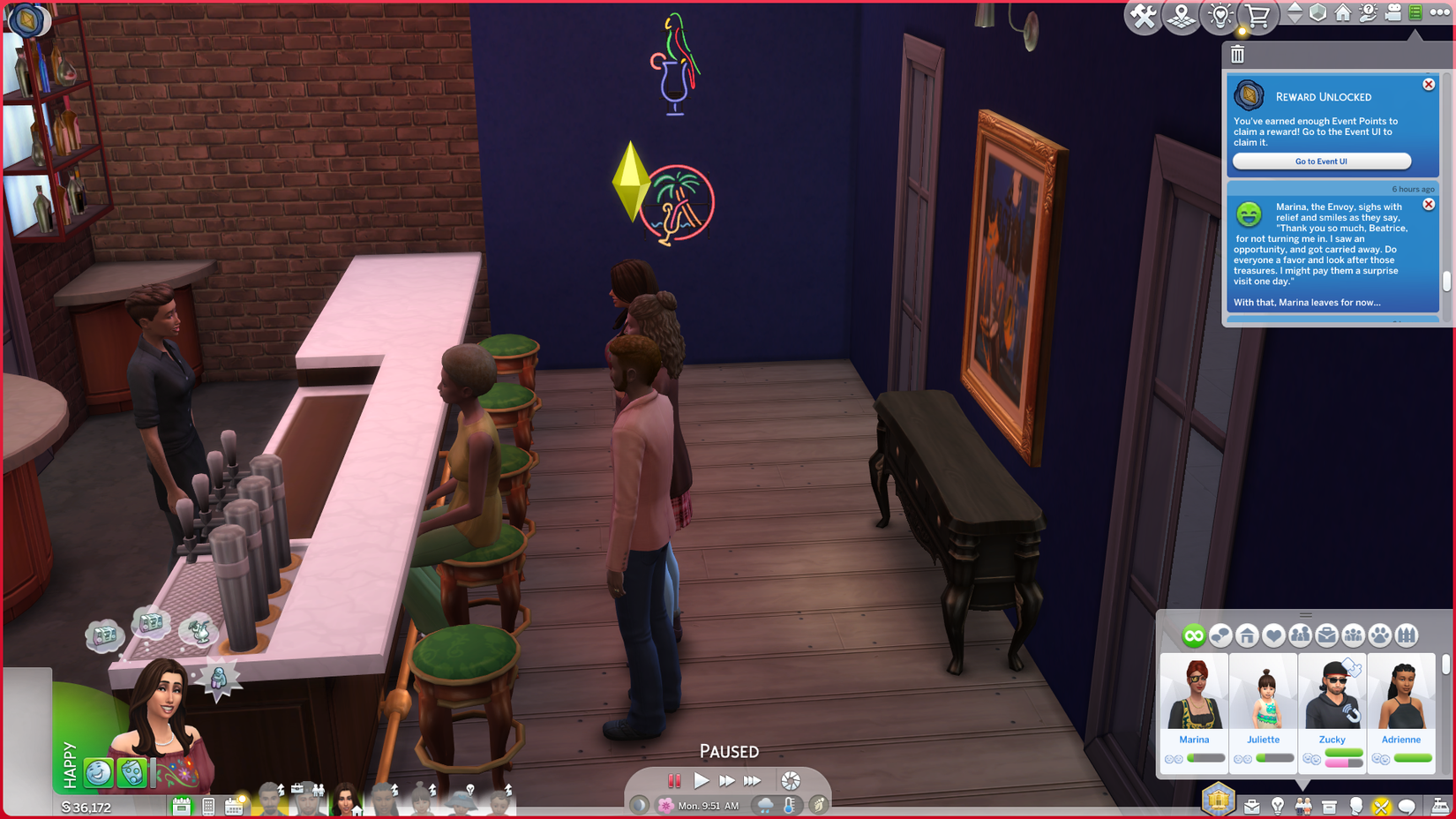Expand the relationships panel drag handle

click(1306, 615)
